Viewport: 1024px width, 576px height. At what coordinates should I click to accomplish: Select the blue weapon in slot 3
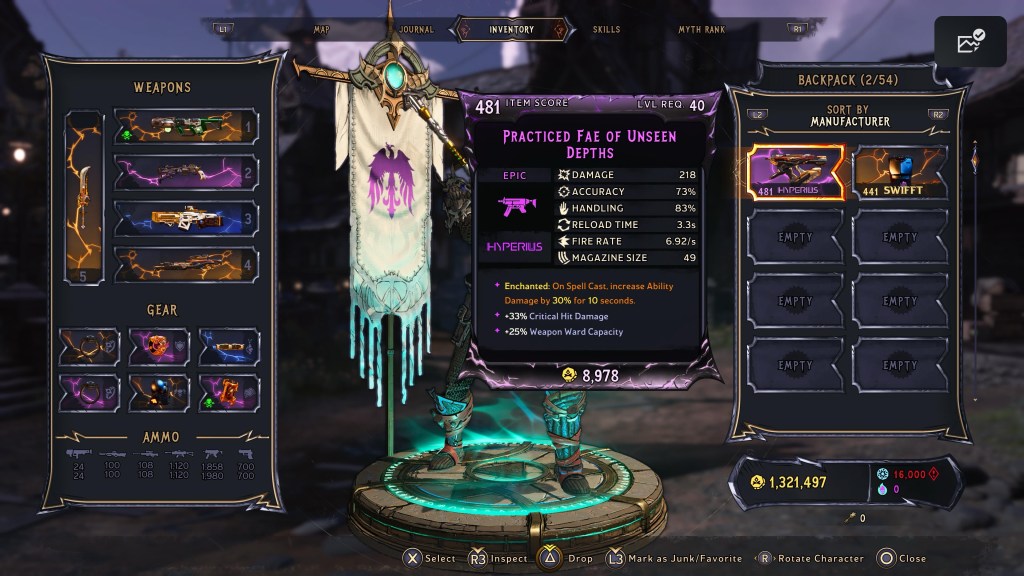[185, 218]
